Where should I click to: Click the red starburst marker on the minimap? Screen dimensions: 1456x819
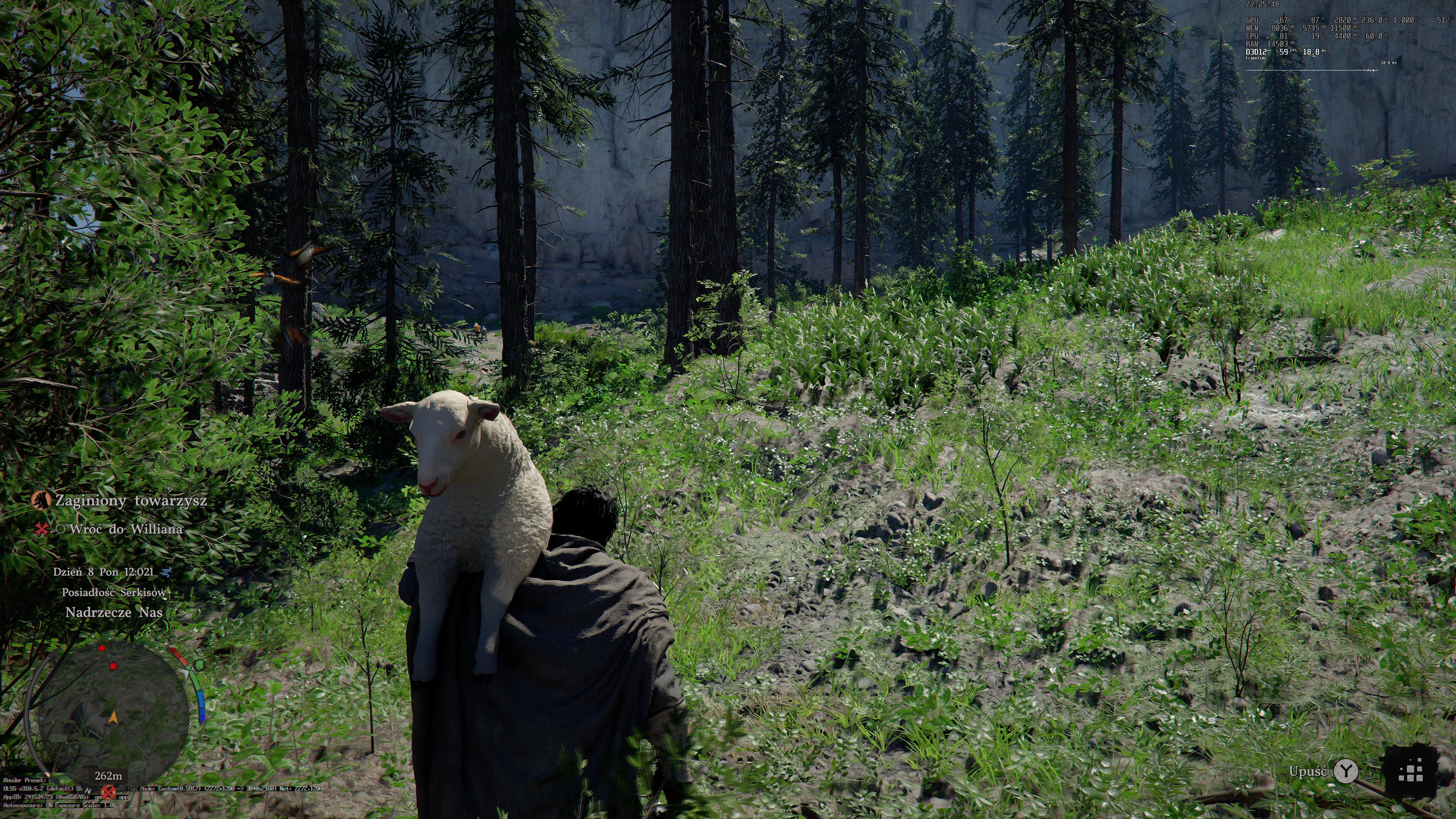113,667
